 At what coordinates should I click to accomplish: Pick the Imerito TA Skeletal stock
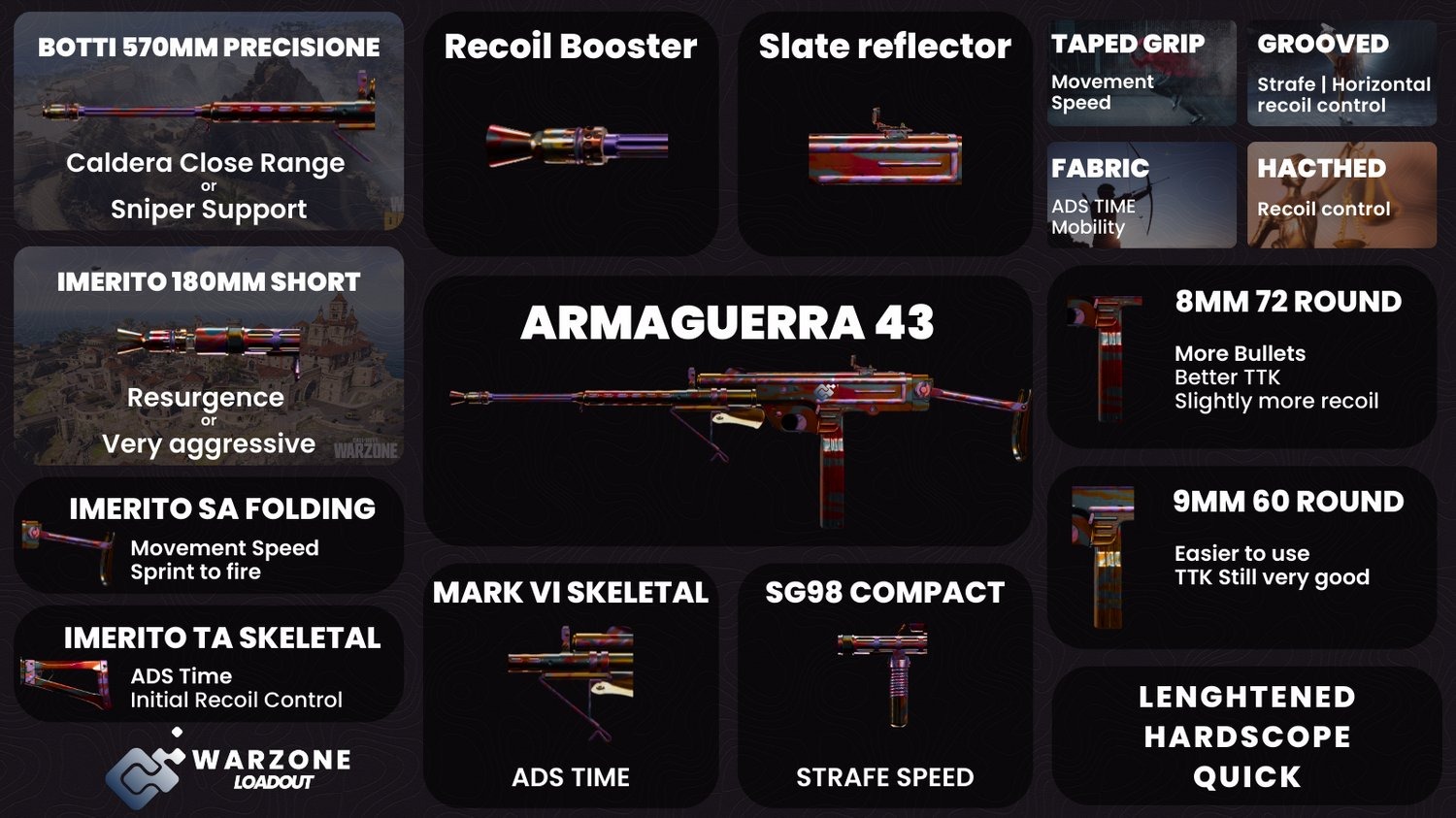click(x=209, y=665)
